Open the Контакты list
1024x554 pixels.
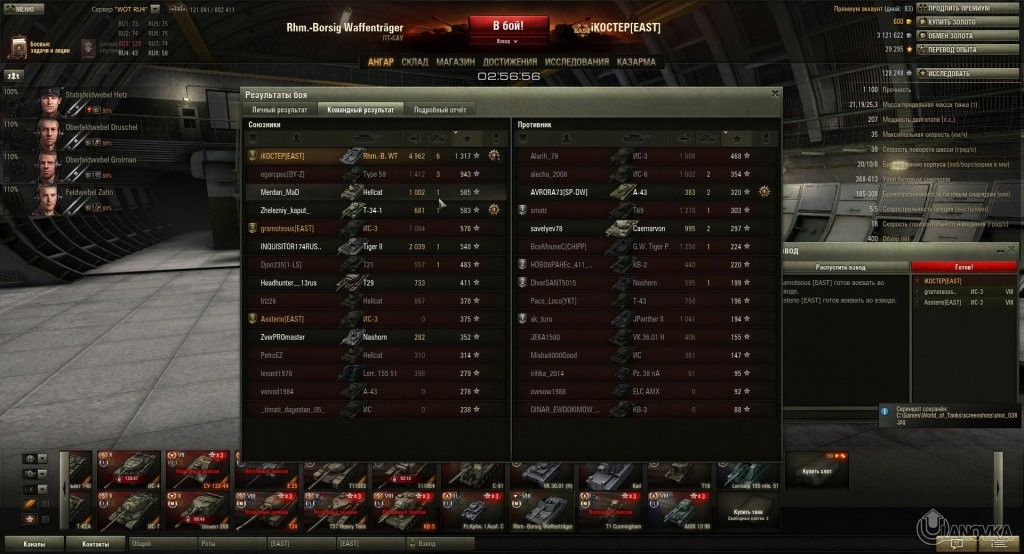click(96, 544)
